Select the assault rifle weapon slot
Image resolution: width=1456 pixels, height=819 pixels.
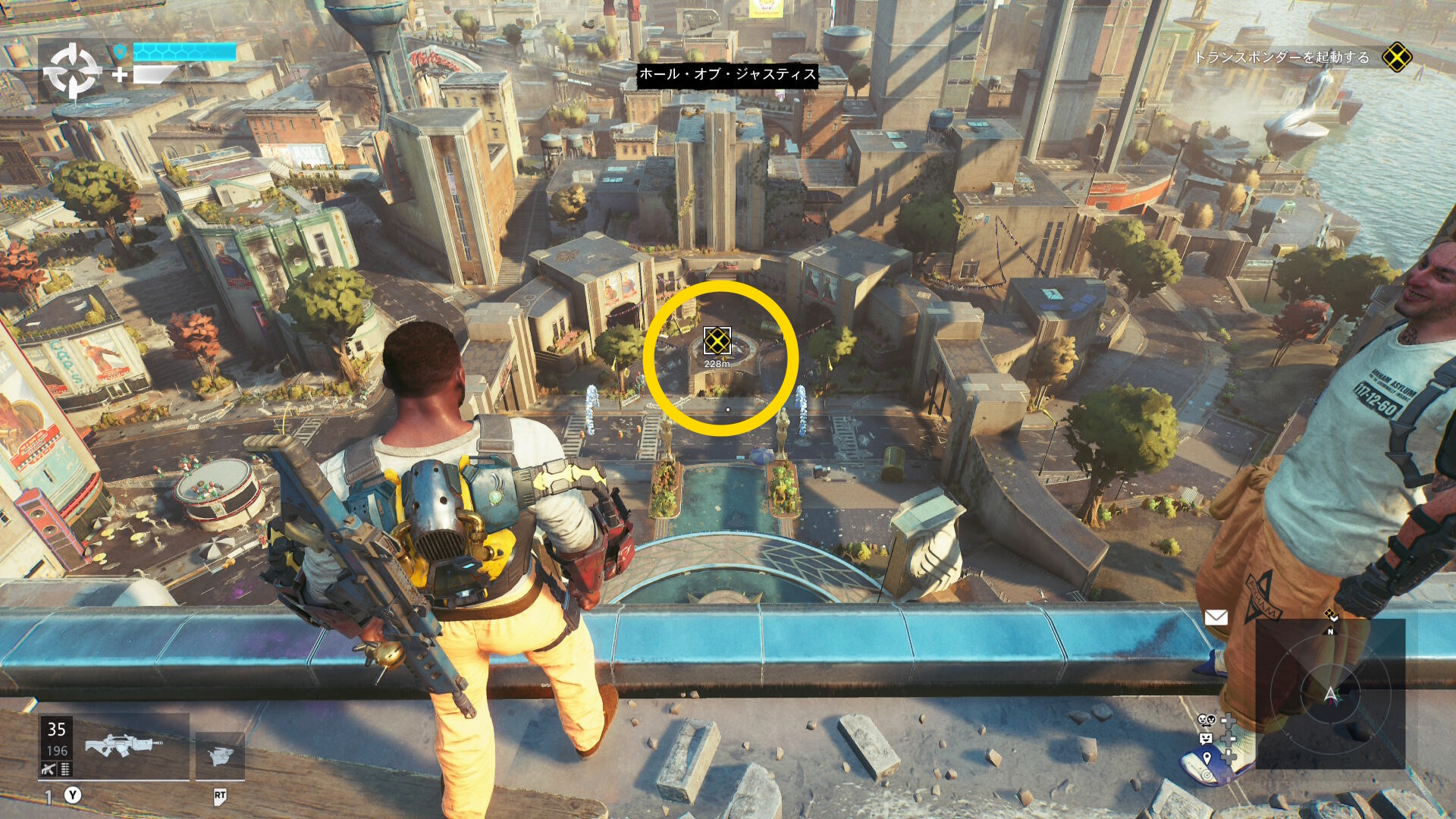click(x=123, y=746)
